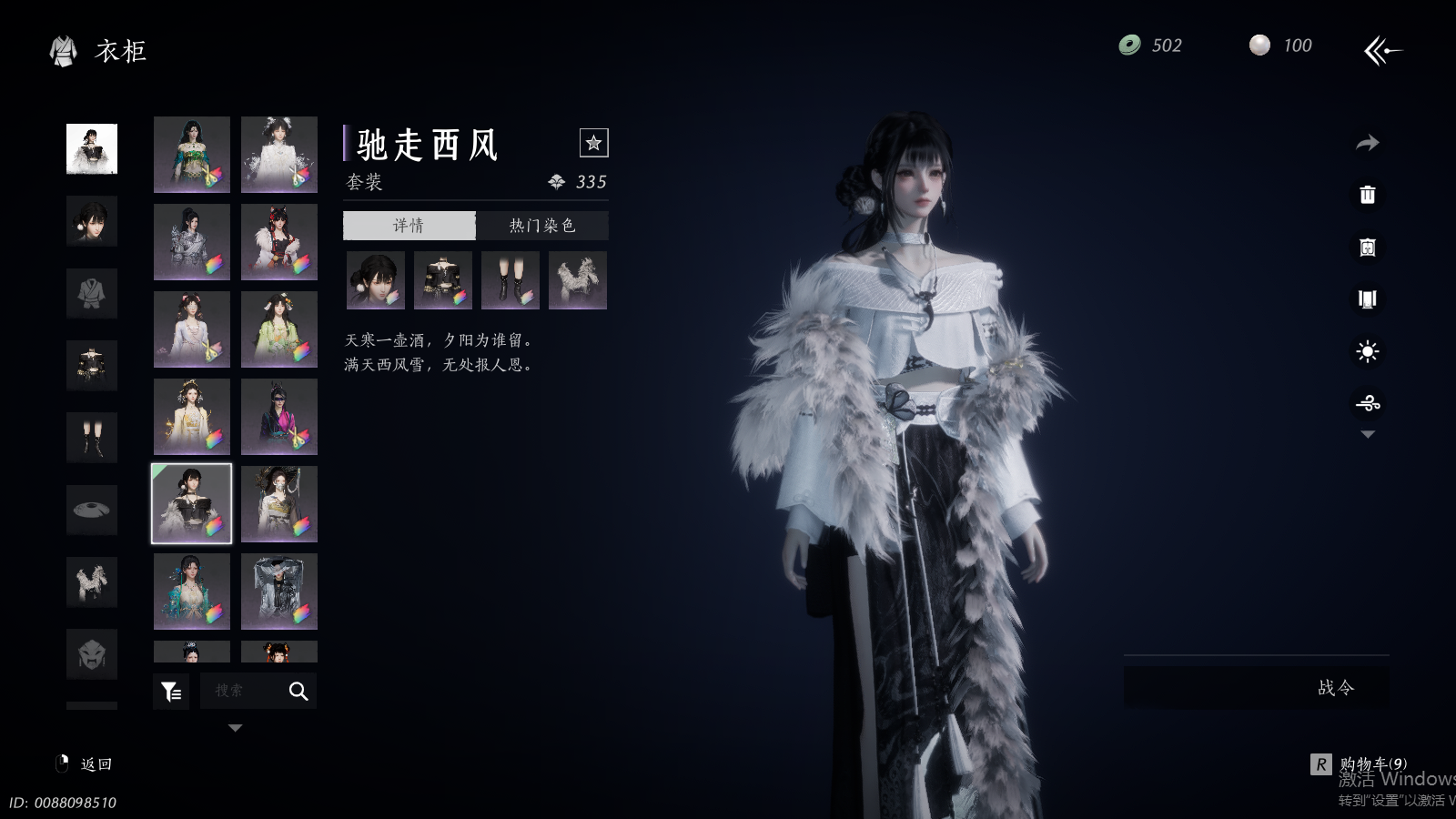
Task: Choose the light green dress outfit thumbnail
Action: pos(279,329)
